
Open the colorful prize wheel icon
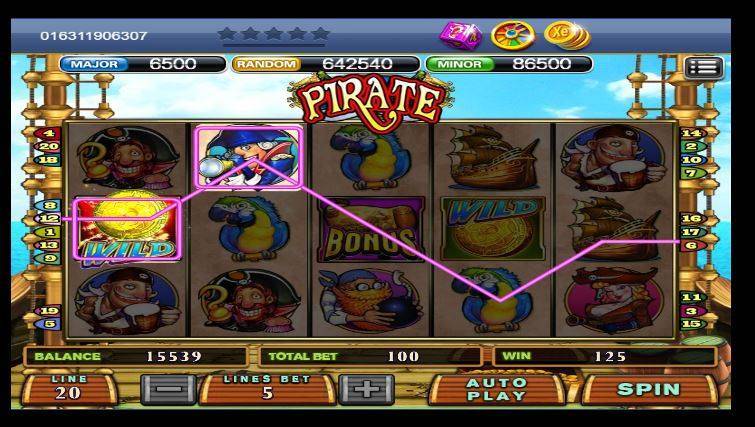click(514, 36)
